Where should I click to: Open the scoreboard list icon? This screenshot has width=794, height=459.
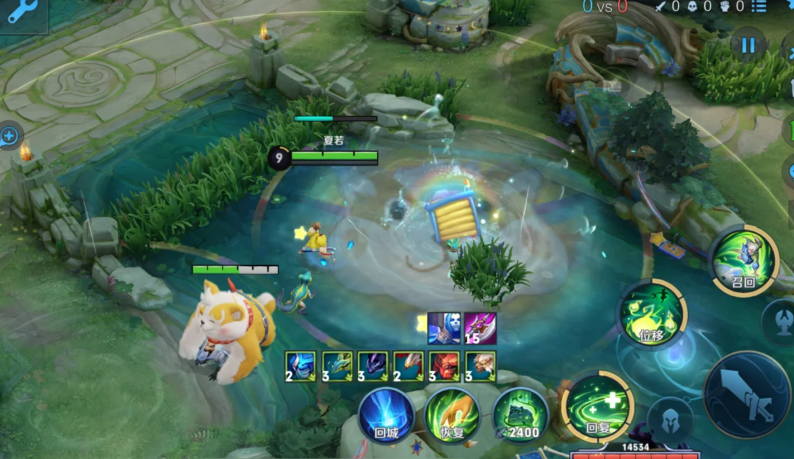(786, 7)
